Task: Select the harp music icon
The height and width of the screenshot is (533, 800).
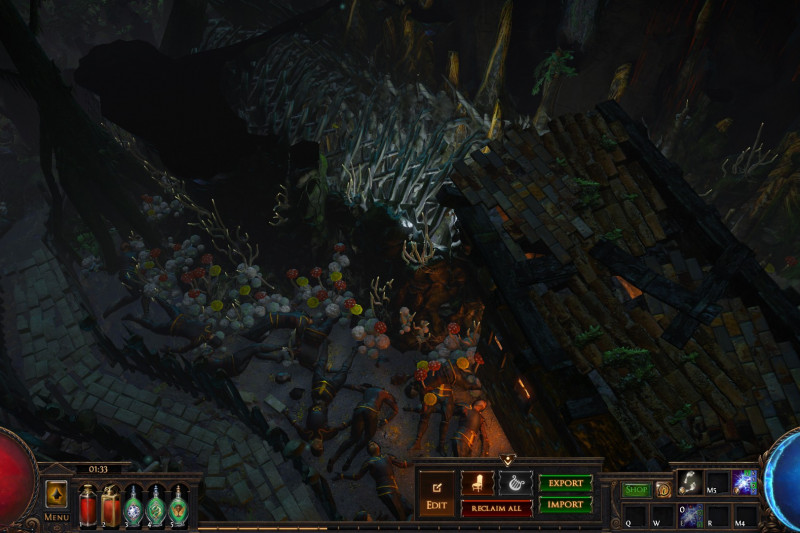Action: click(515, 483)
